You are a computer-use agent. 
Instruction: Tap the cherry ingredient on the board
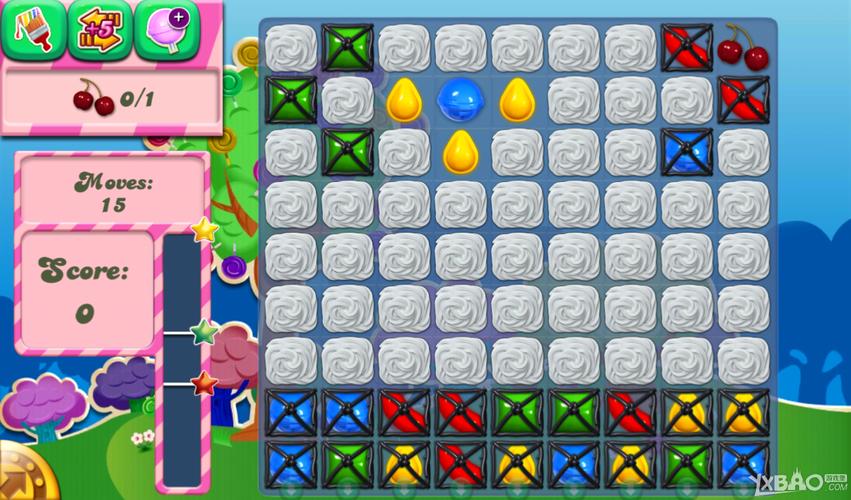coord(742,46)
